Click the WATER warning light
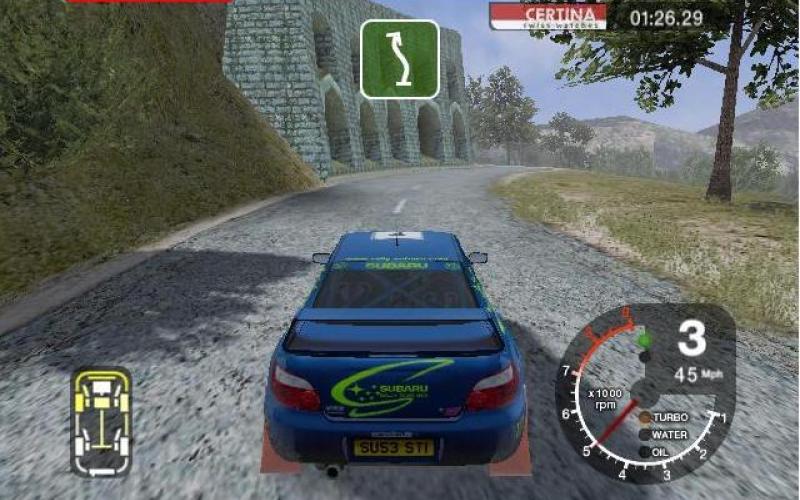Viewport: 800px width, 500px height. [x=645, y=434]
